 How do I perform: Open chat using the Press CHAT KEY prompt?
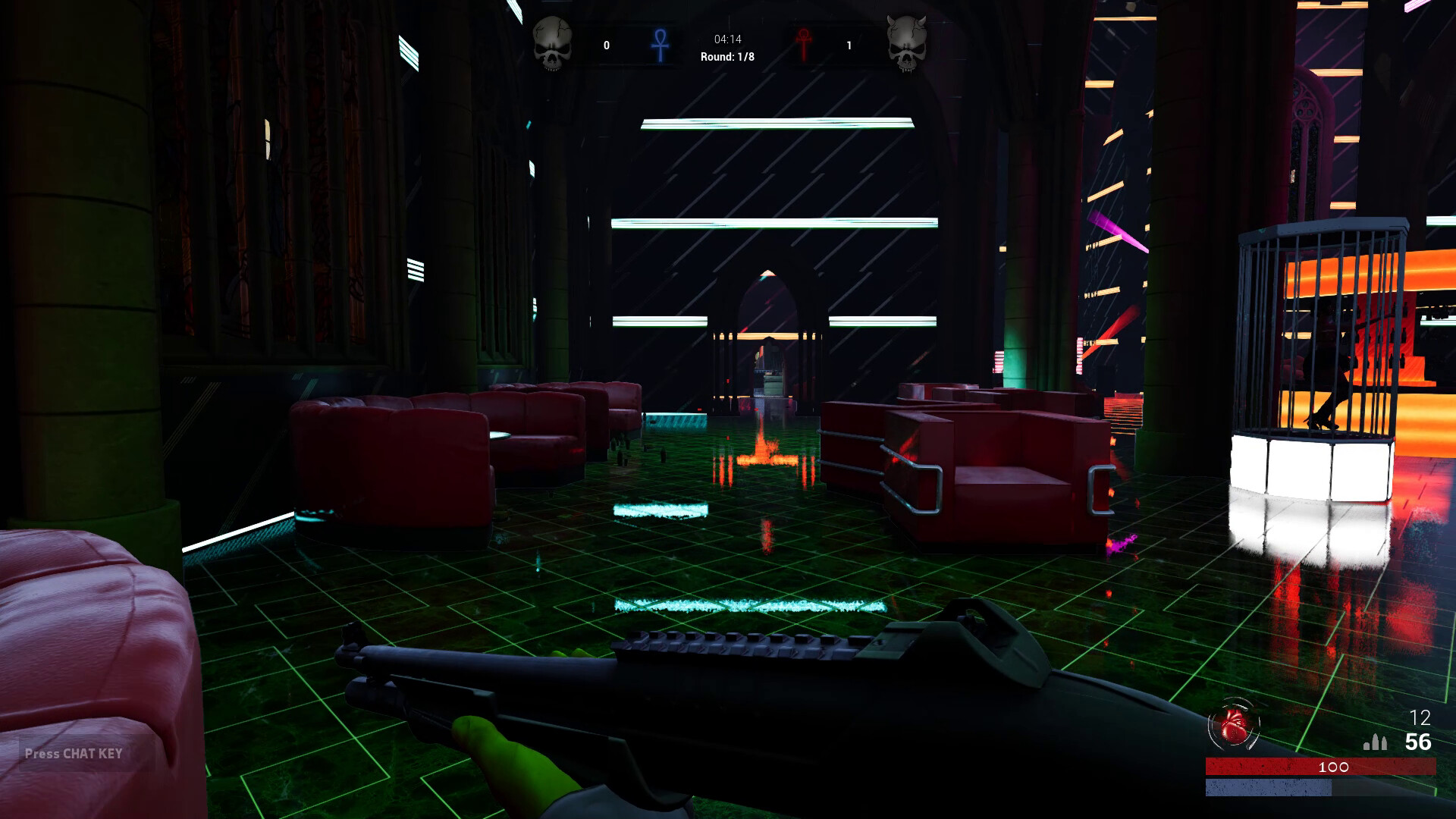tap(72, 754)
